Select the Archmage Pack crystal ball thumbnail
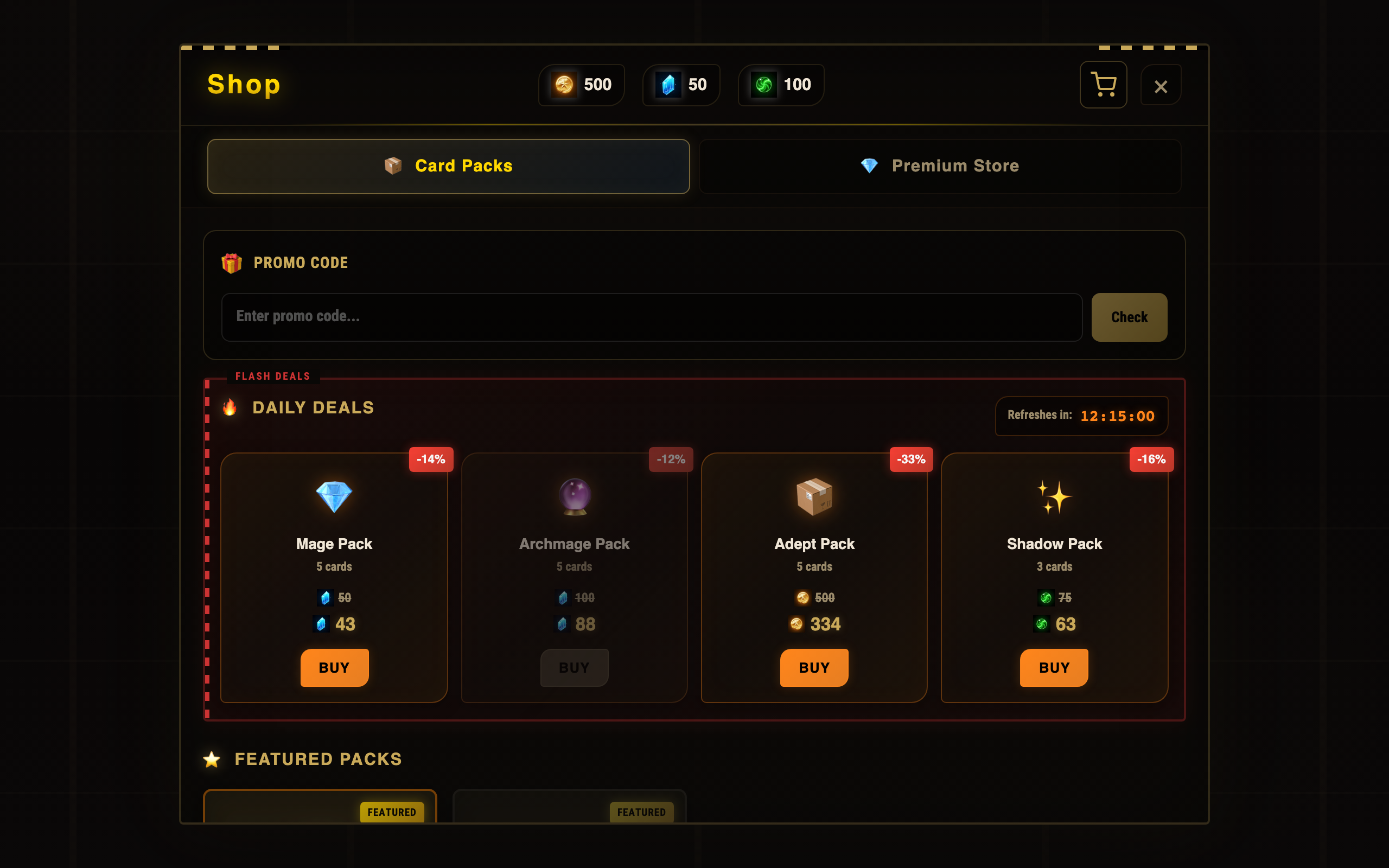The height and width of the screenshot is (868, 1389). tap(575, 496)
